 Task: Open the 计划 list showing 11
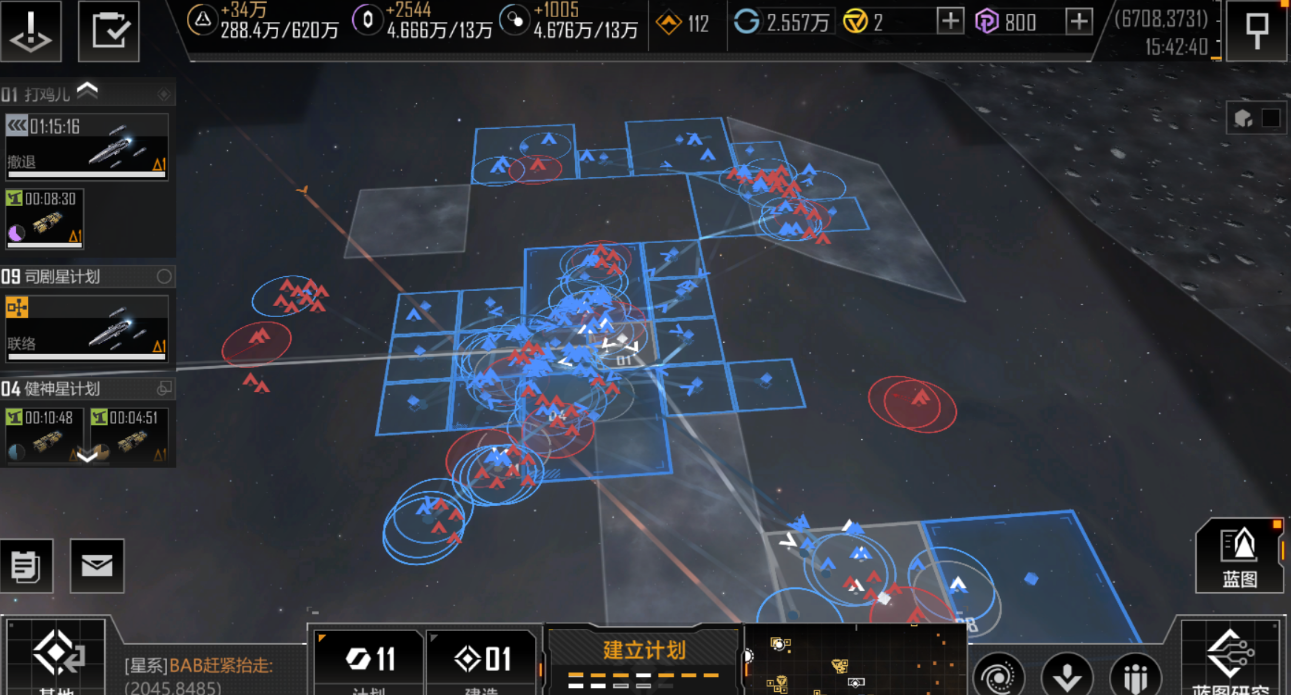coord(369,662)
